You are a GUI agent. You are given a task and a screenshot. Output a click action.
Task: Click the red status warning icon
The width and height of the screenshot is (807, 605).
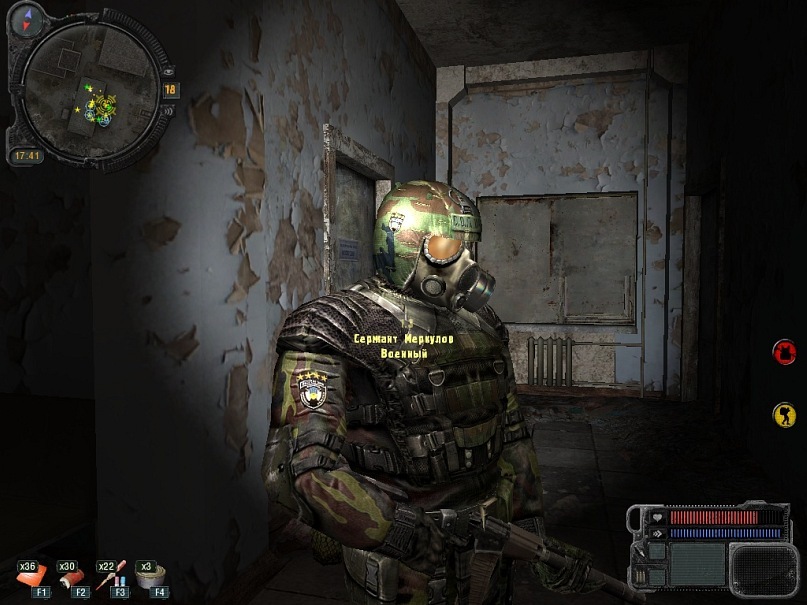784,351
